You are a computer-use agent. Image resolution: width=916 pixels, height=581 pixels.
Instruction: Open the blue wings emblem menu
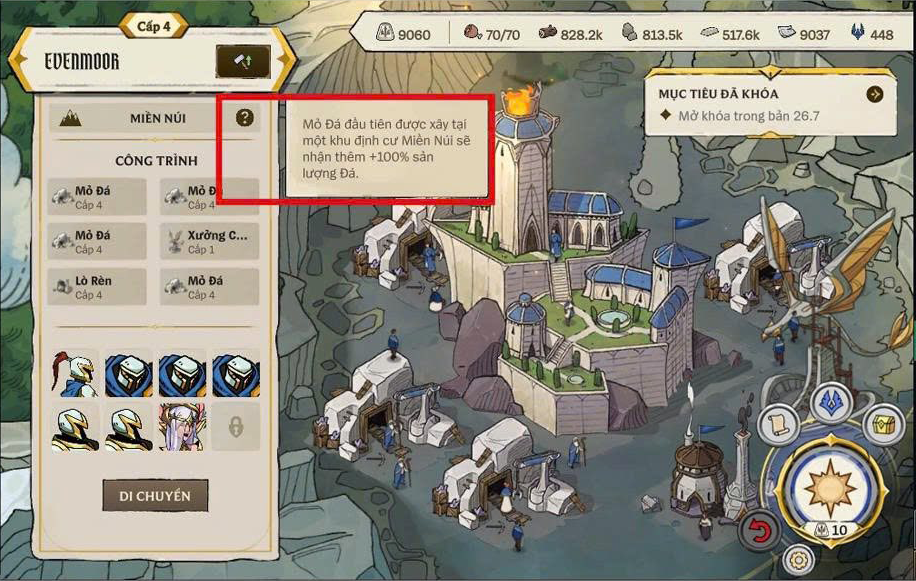click(x=829, y=402)
